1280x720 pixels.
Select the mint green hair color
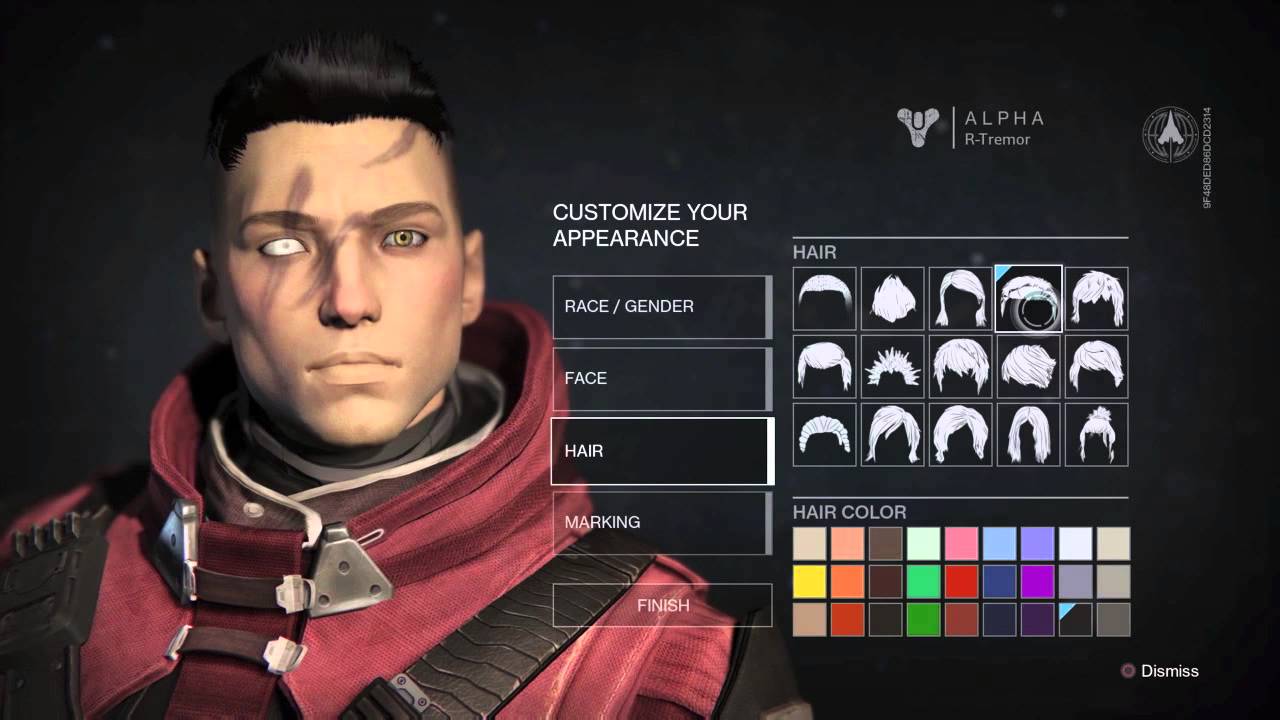point(924,544)
